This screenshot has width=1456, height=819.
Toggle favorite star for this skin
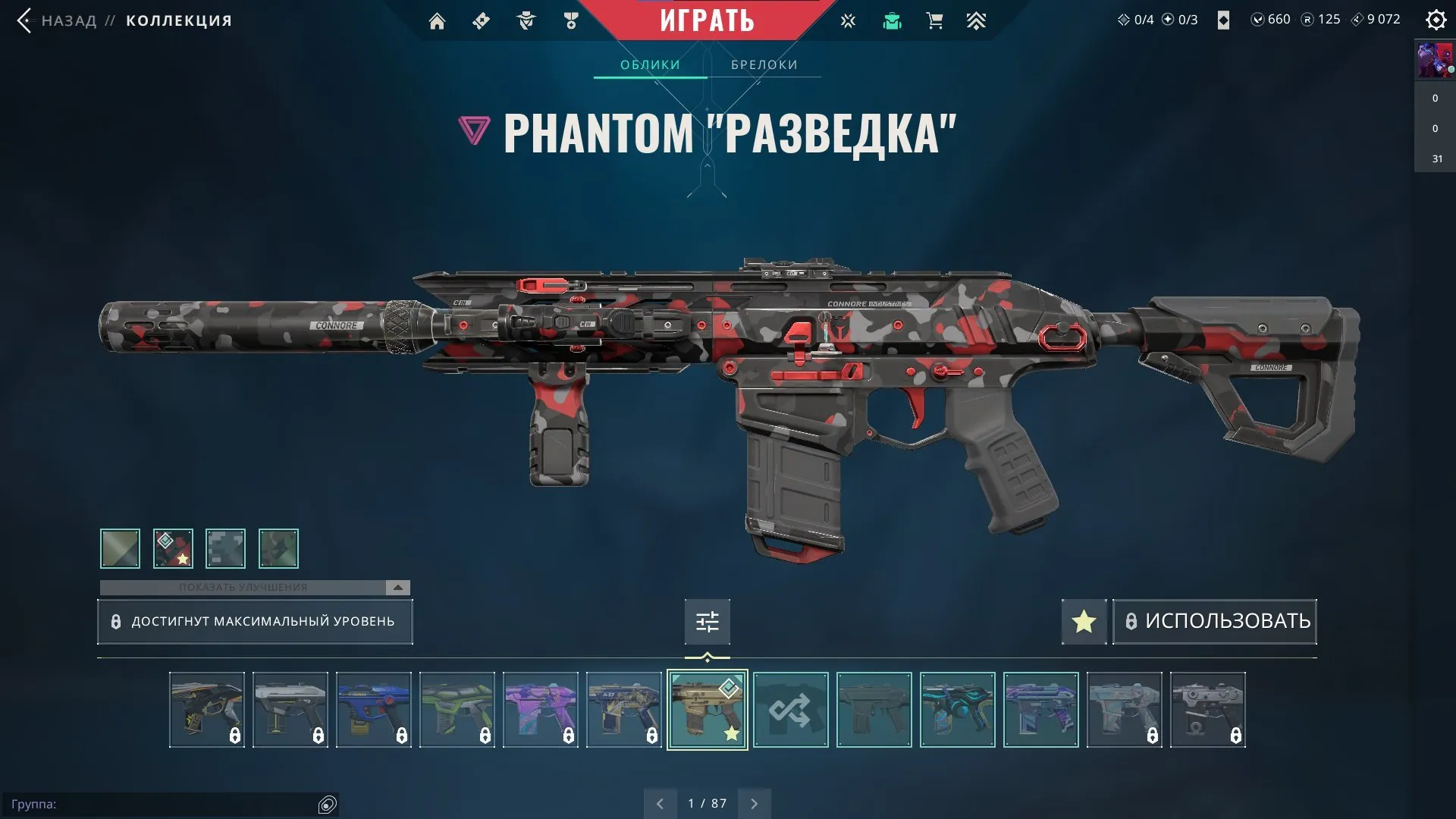[x=1083, y=621]
